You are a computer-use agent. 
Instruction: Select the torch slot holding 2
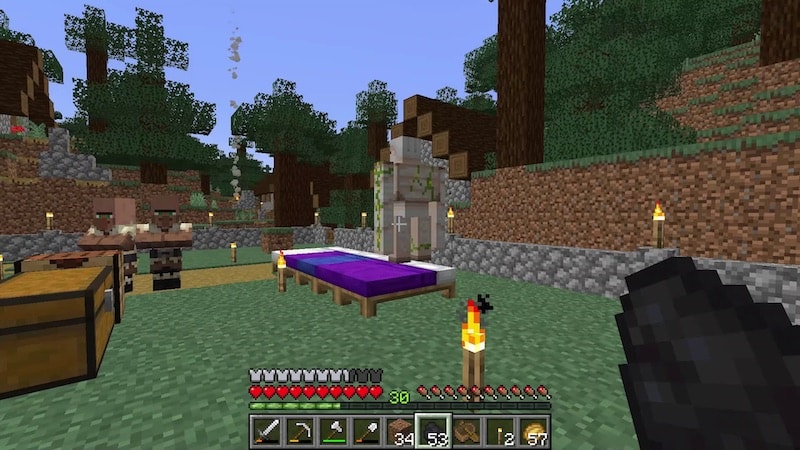point(500,431)
